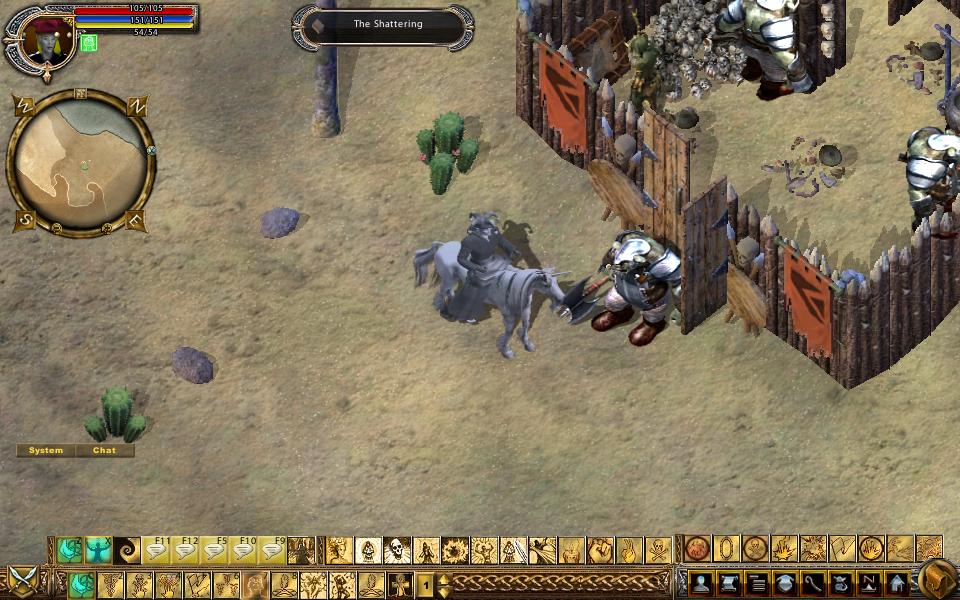Change the hotbar page number stepper
This screenshot has width=960, height=600.
click(x=444, y=583)
